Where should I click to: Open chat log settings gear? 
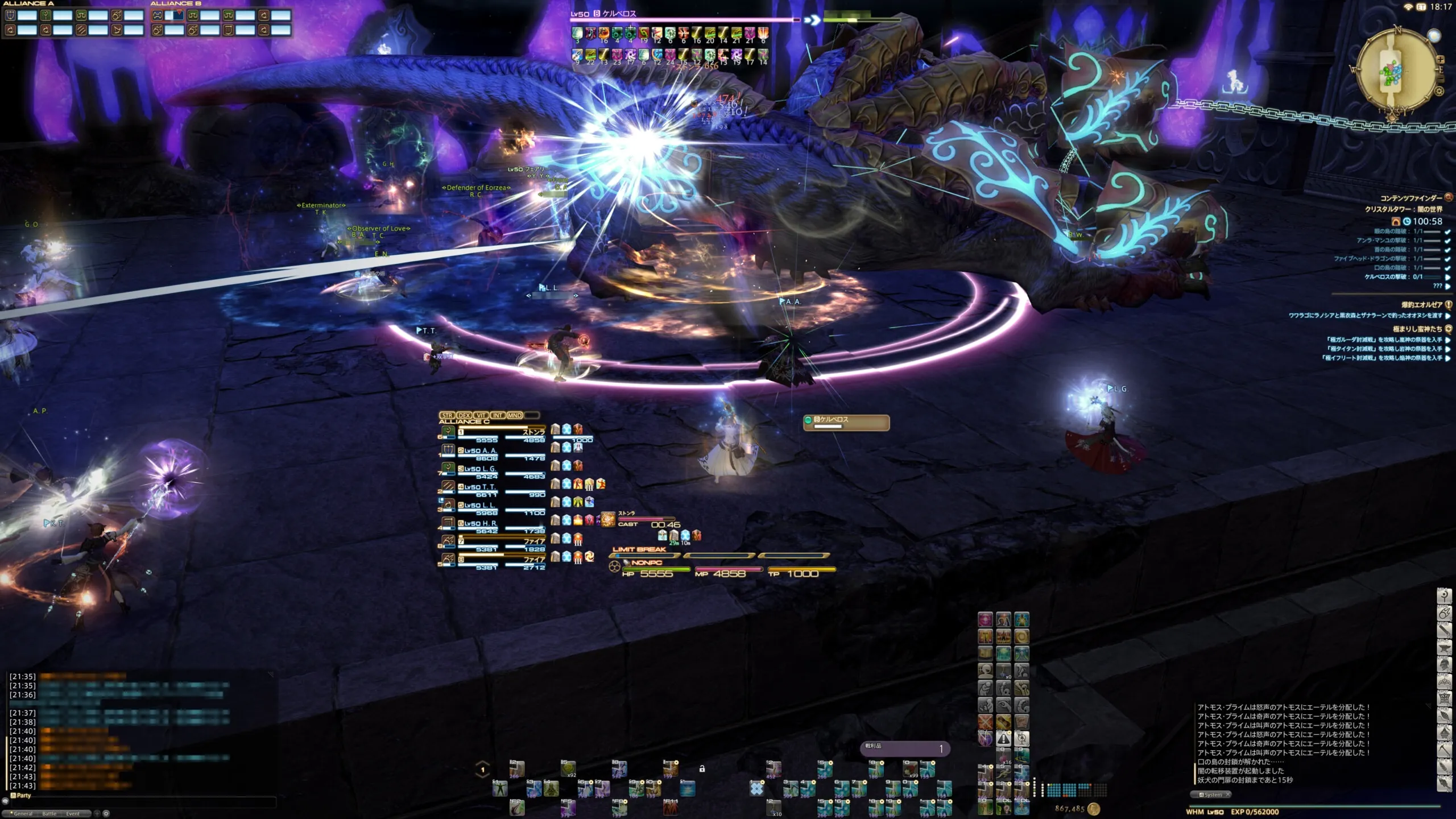pos(106,813)
